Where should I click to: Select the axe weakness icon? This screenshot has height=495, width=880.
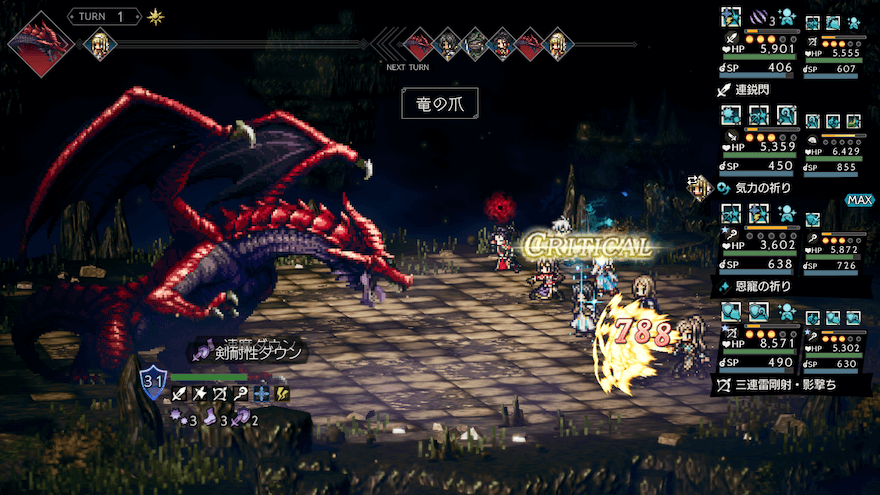[x=200, y=394]
